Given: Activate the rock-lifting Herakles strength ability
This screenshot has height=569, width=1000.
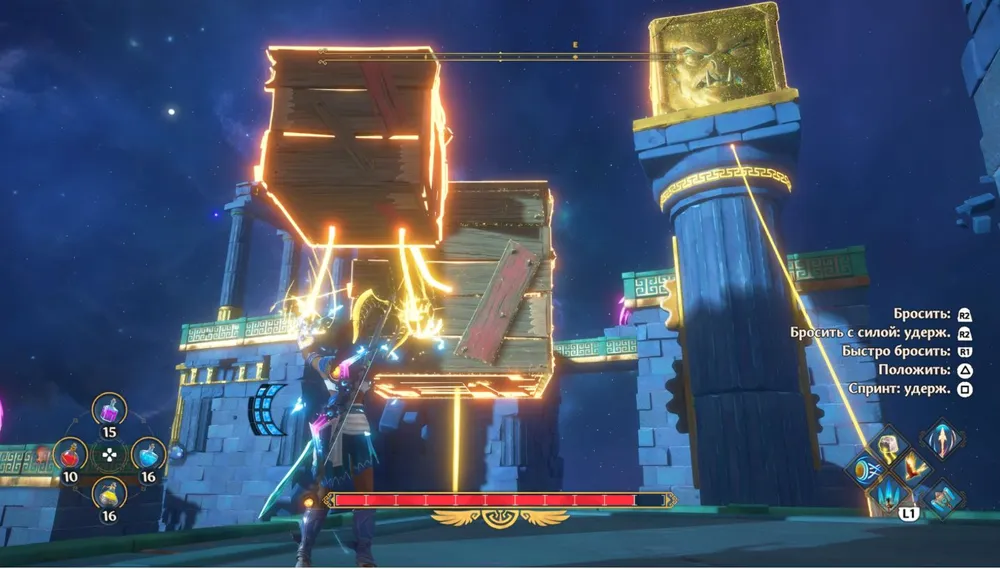Looking at the screenshot, I should tap(887, 446).
